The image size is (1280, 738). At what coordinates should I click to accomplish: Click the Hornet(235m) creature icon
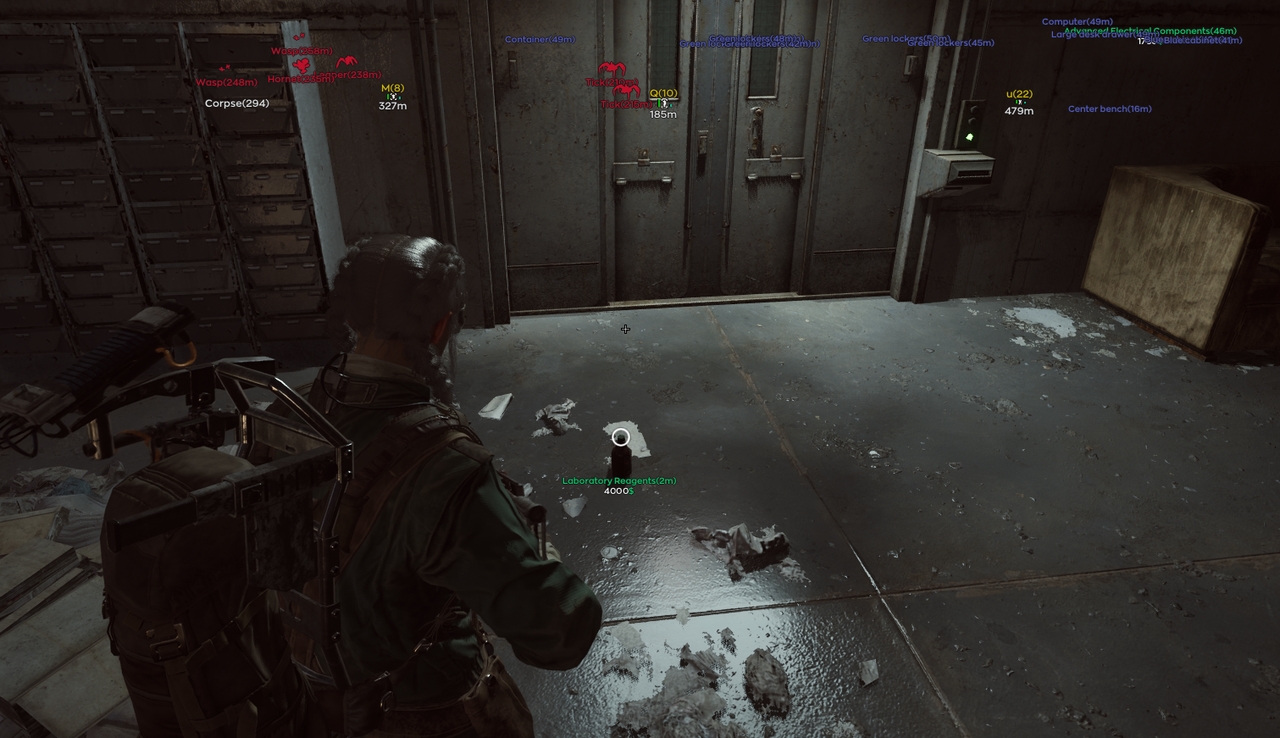coord(300,64)
